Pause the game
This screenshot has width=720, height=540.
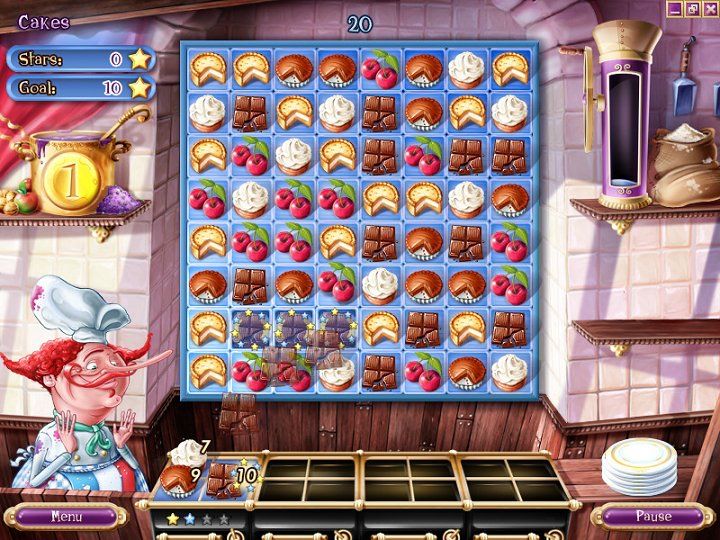tap(653, 517)
